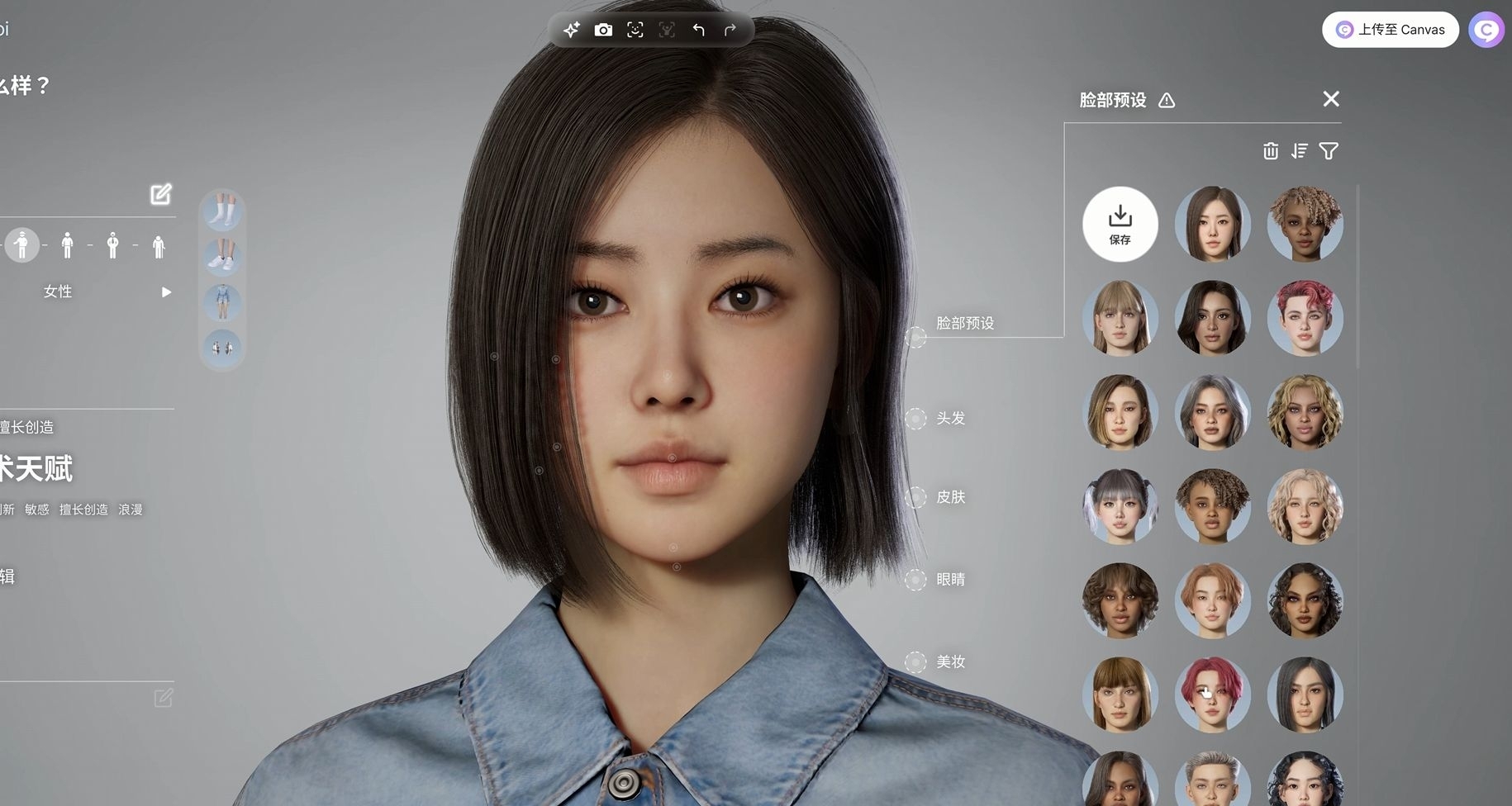Open the filter icon in 脸部预设 panel
The height and width of the screenshot is (806, 1512).
1329,151
